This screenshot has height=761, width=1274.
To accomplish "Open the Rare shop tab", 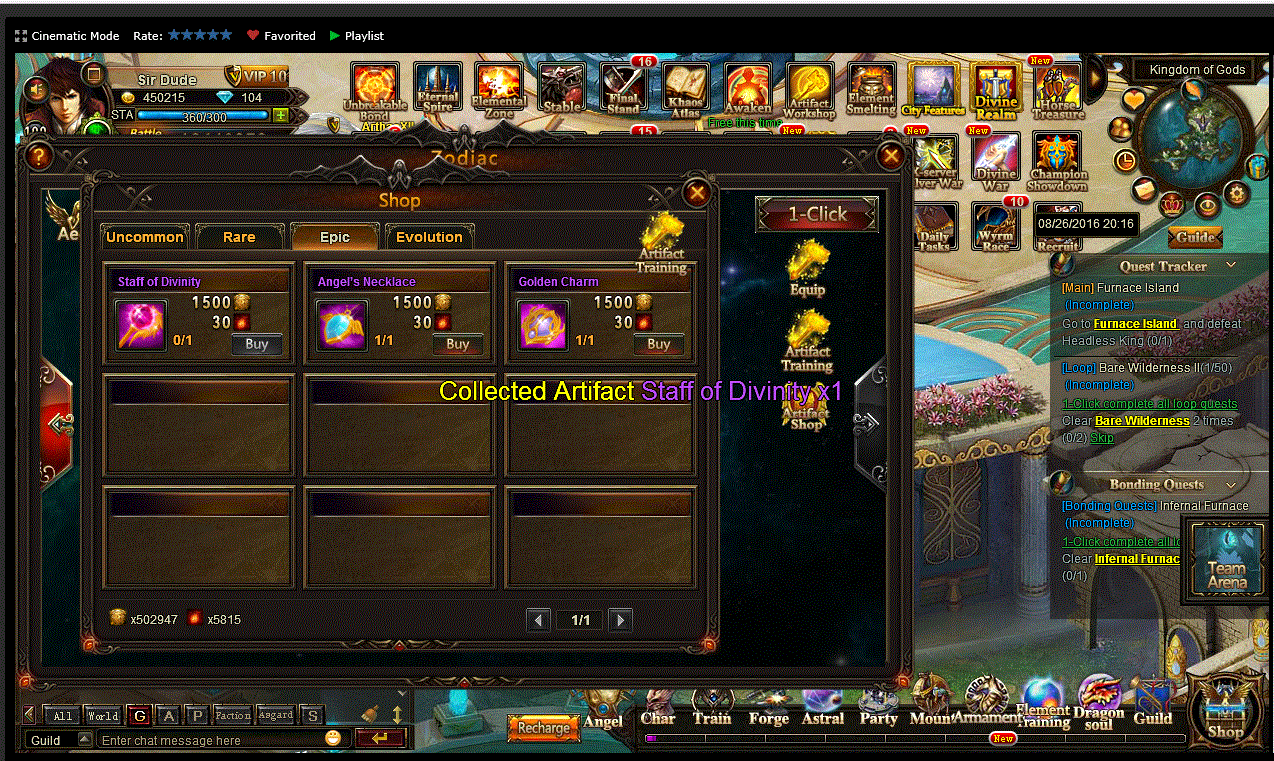I will point(239,237).
